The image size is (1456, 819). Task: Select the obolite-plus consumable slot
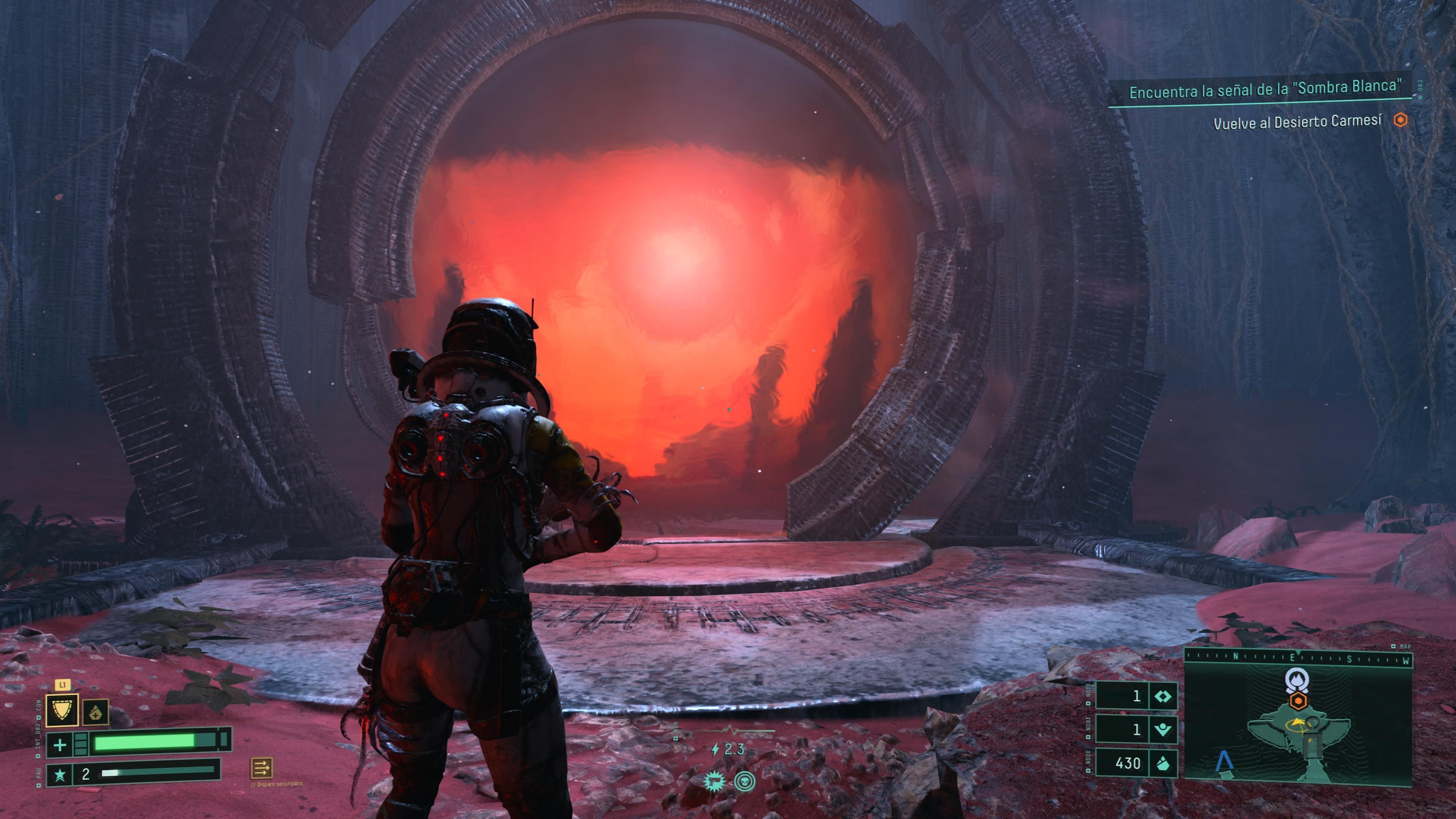point(96,712)
